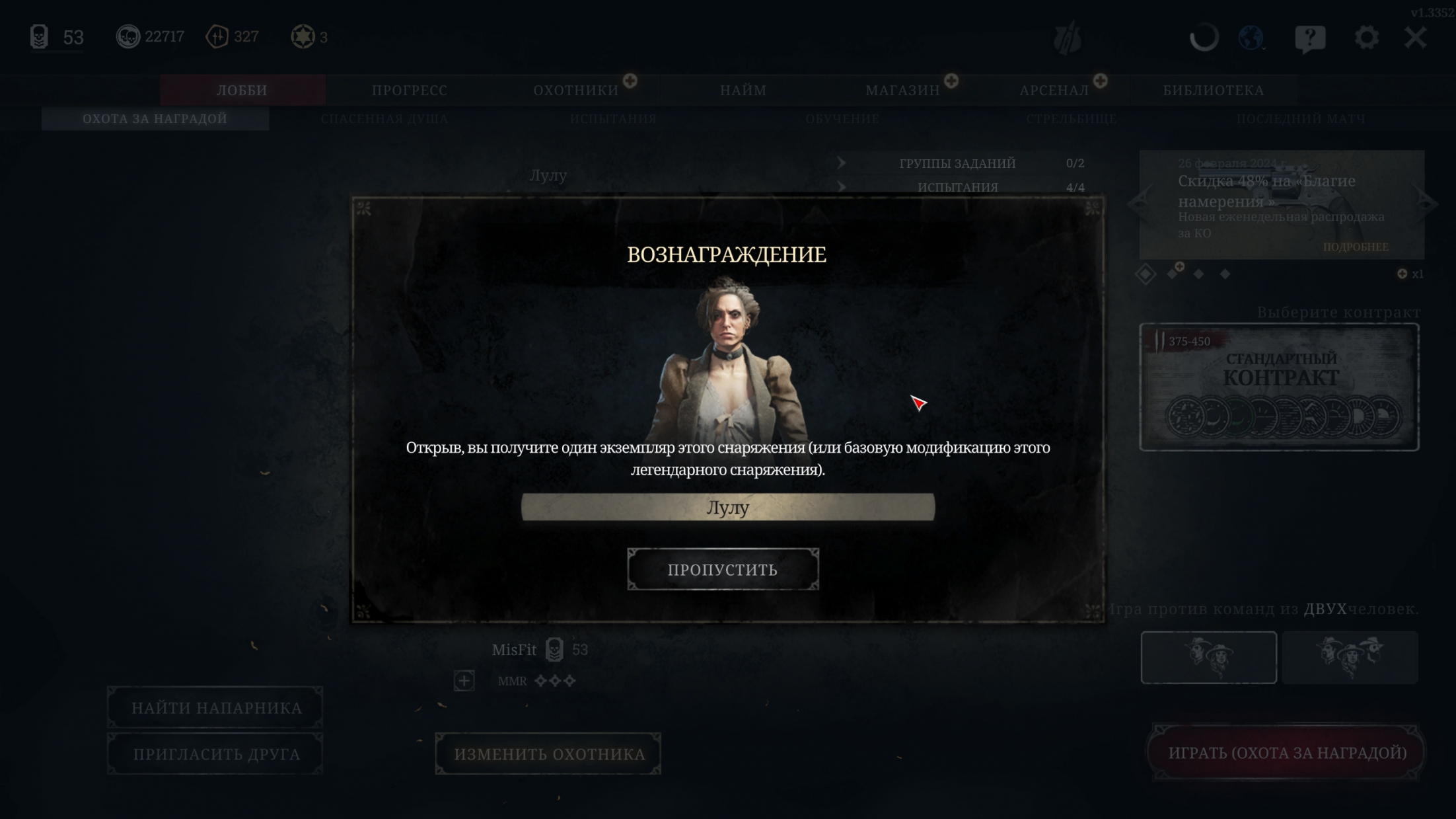Skip the reward with the ПРОПУСТИТЬ button

click(x=723, y=569)
